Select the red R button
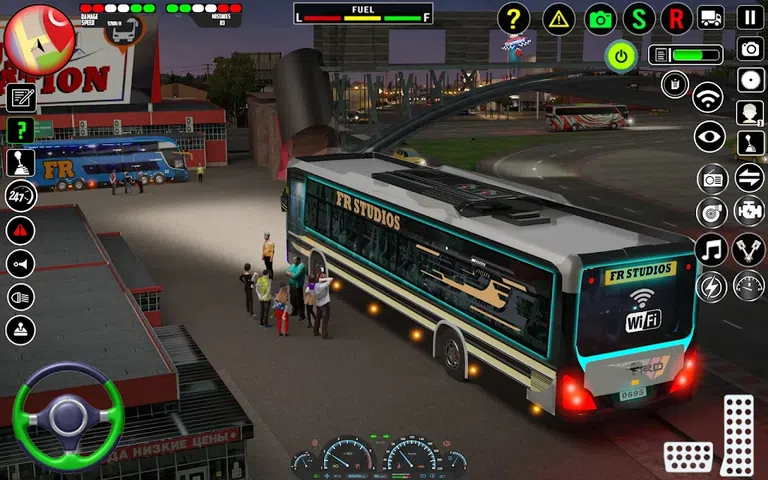This screenshot has width=768, height=480. click(677, 18)
